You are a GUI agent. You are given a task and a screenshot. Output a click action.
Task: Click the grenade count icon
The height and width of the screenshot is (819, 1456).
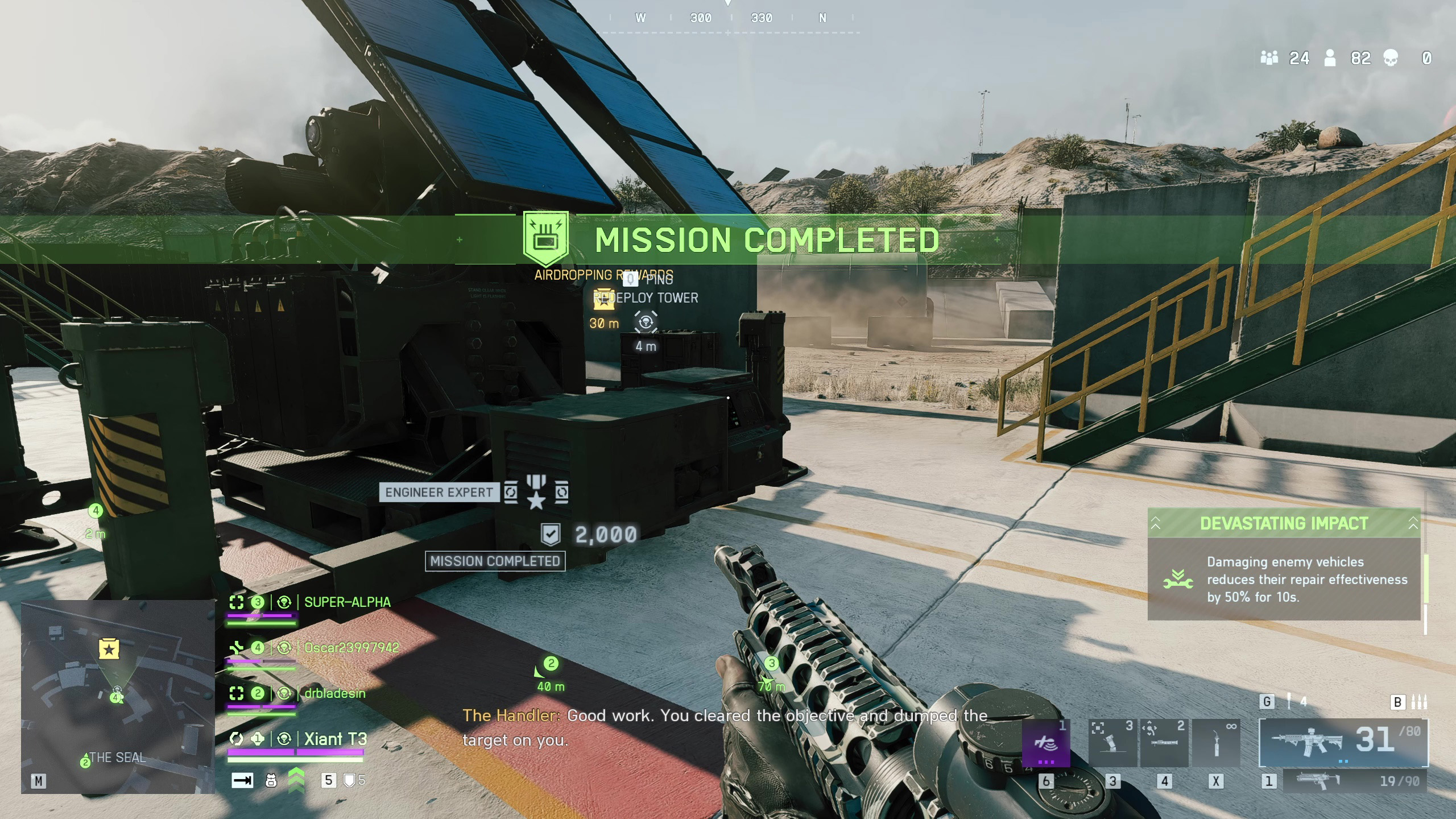[x=1289, y=702]
